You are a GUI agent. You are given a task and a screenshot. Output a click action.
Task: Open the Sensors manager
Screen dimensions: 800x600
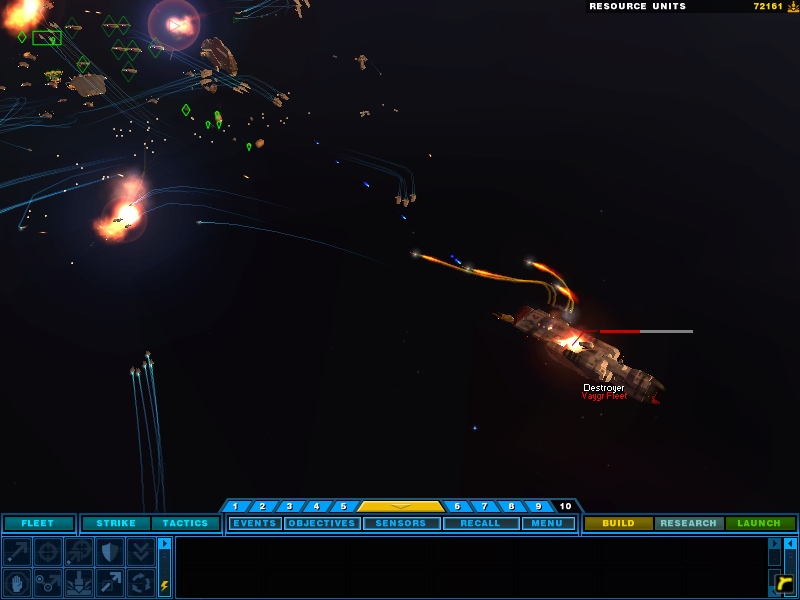[x=401, y=523]
